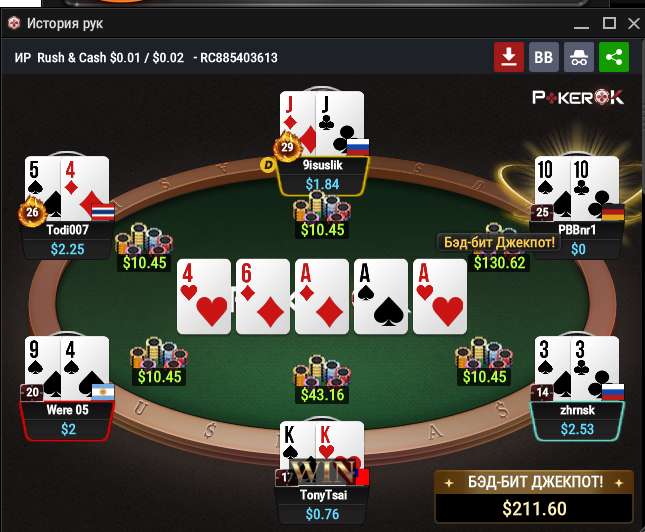Select player Were 05's name plate
Viewport: 645px width, 532px height.
pos(69,420)
